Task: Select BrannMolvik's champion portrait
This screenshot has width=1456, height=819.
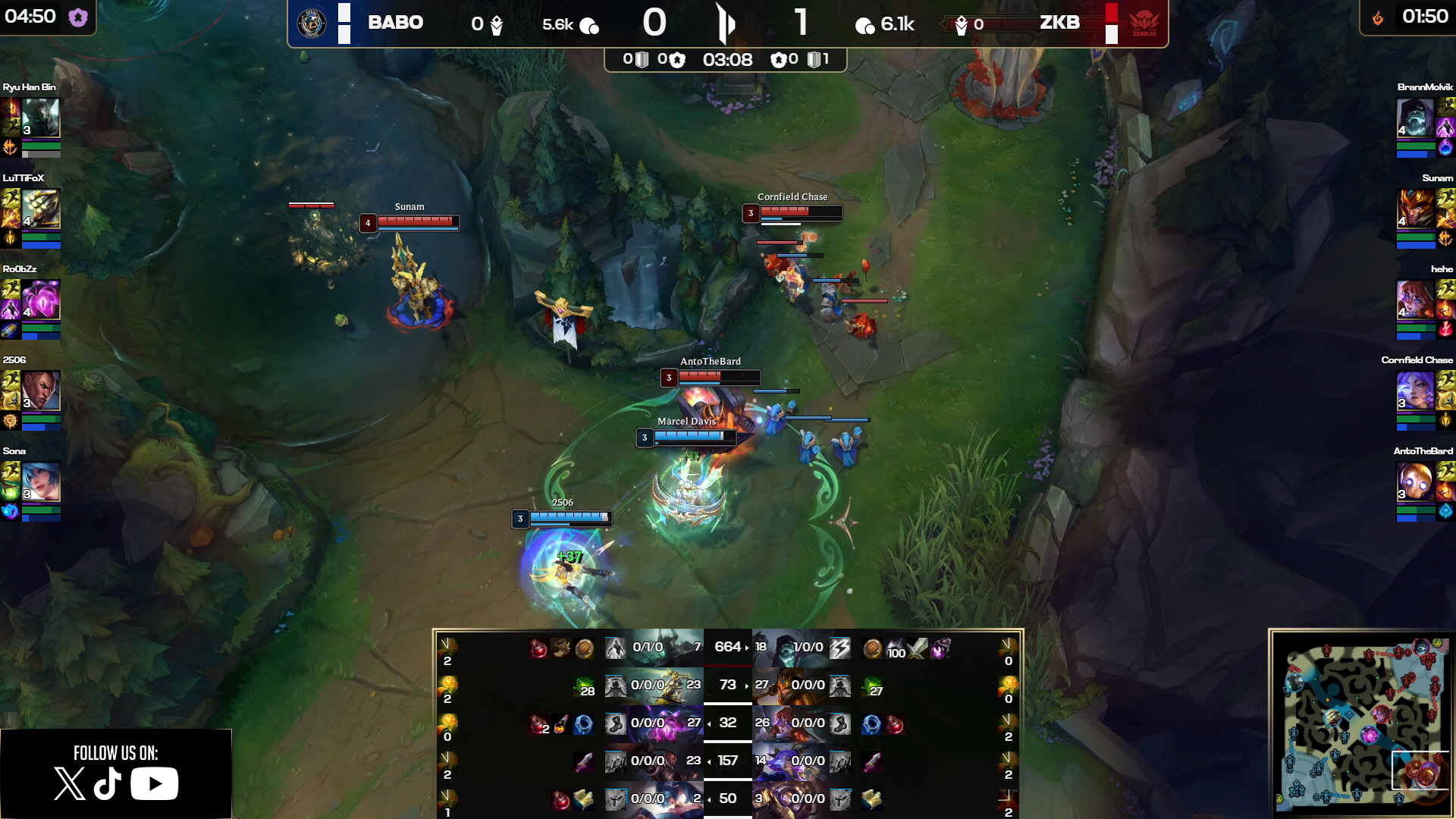Action: [1415, 117]
